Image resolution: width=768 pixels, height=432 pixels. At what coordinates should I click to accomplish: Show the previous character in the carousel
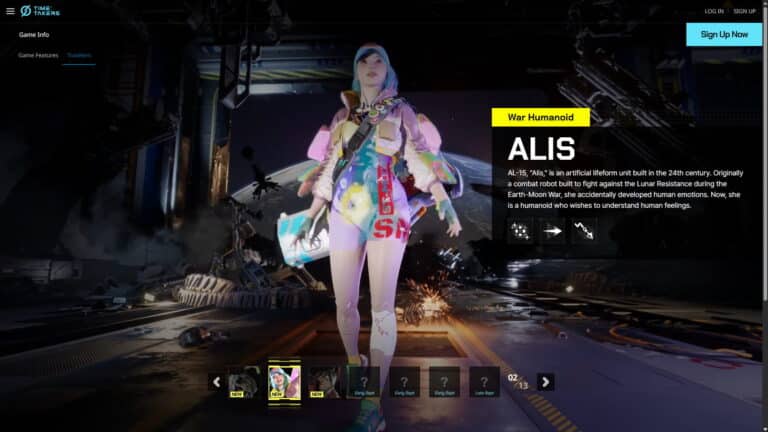click(x=216, y=381)
